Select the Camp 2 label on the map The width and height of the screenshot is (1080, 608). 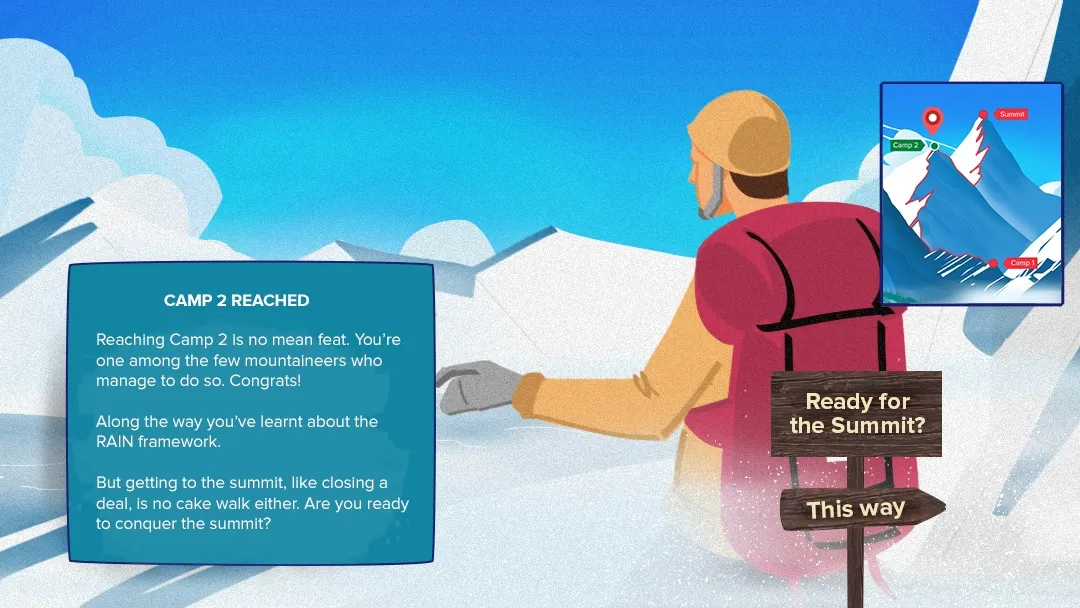(x=906, y=146)
